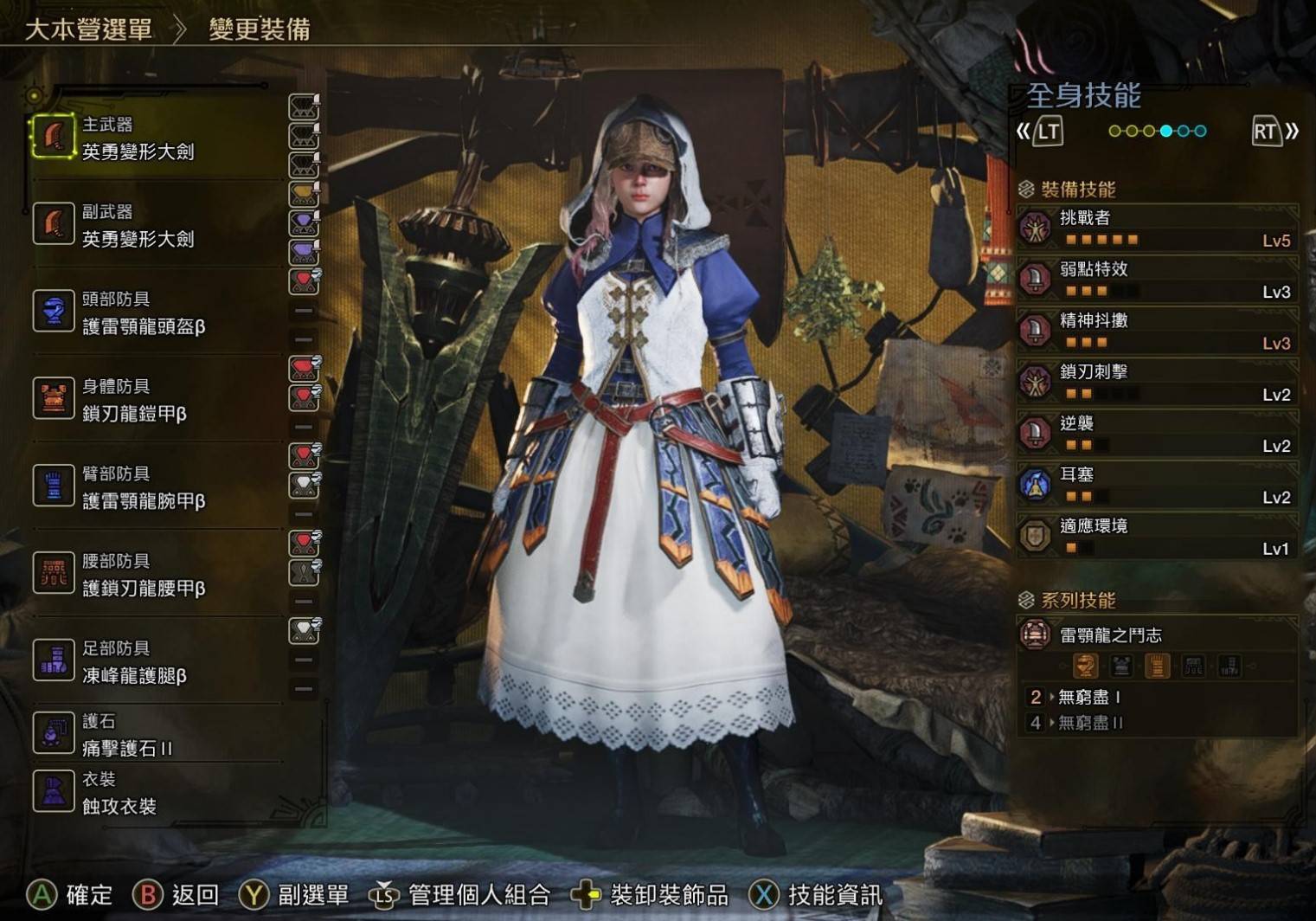
Task: View the 雷顎龍之鬥志 set bonus
Action: pyautogui.click(x=1157, y=636)
